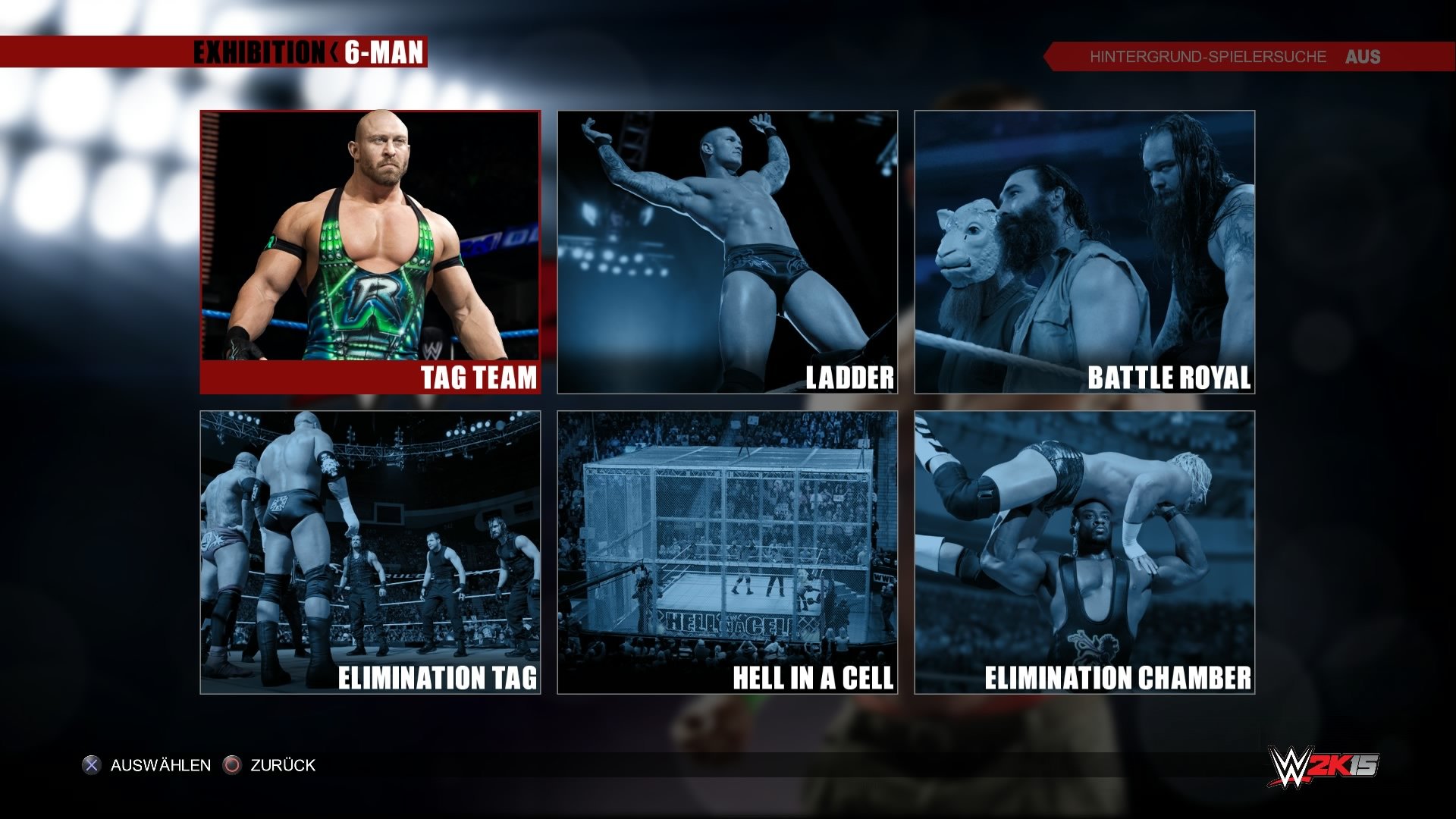
Task: Select the Tag Team match tile
Action: (x=369, y=250)
